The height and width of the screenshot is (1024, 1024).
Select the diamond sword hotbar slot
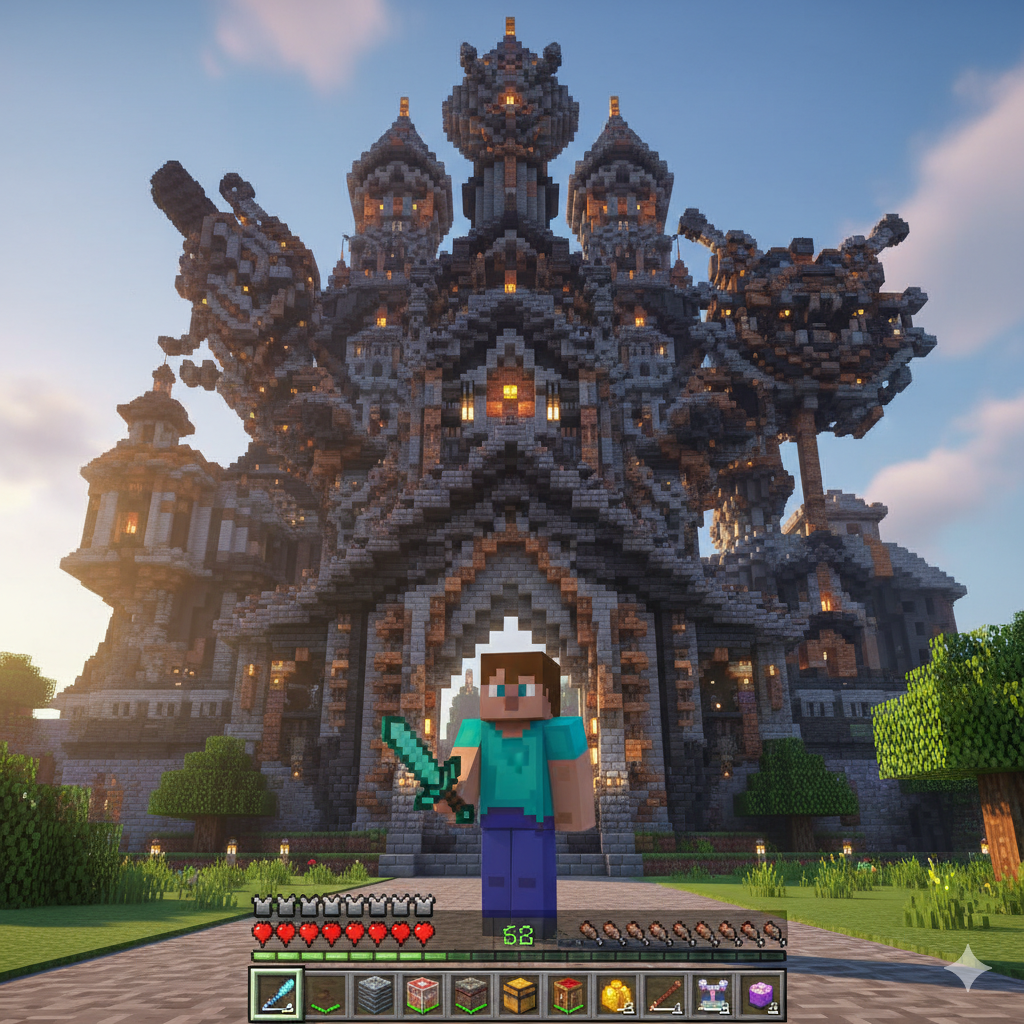273,994
